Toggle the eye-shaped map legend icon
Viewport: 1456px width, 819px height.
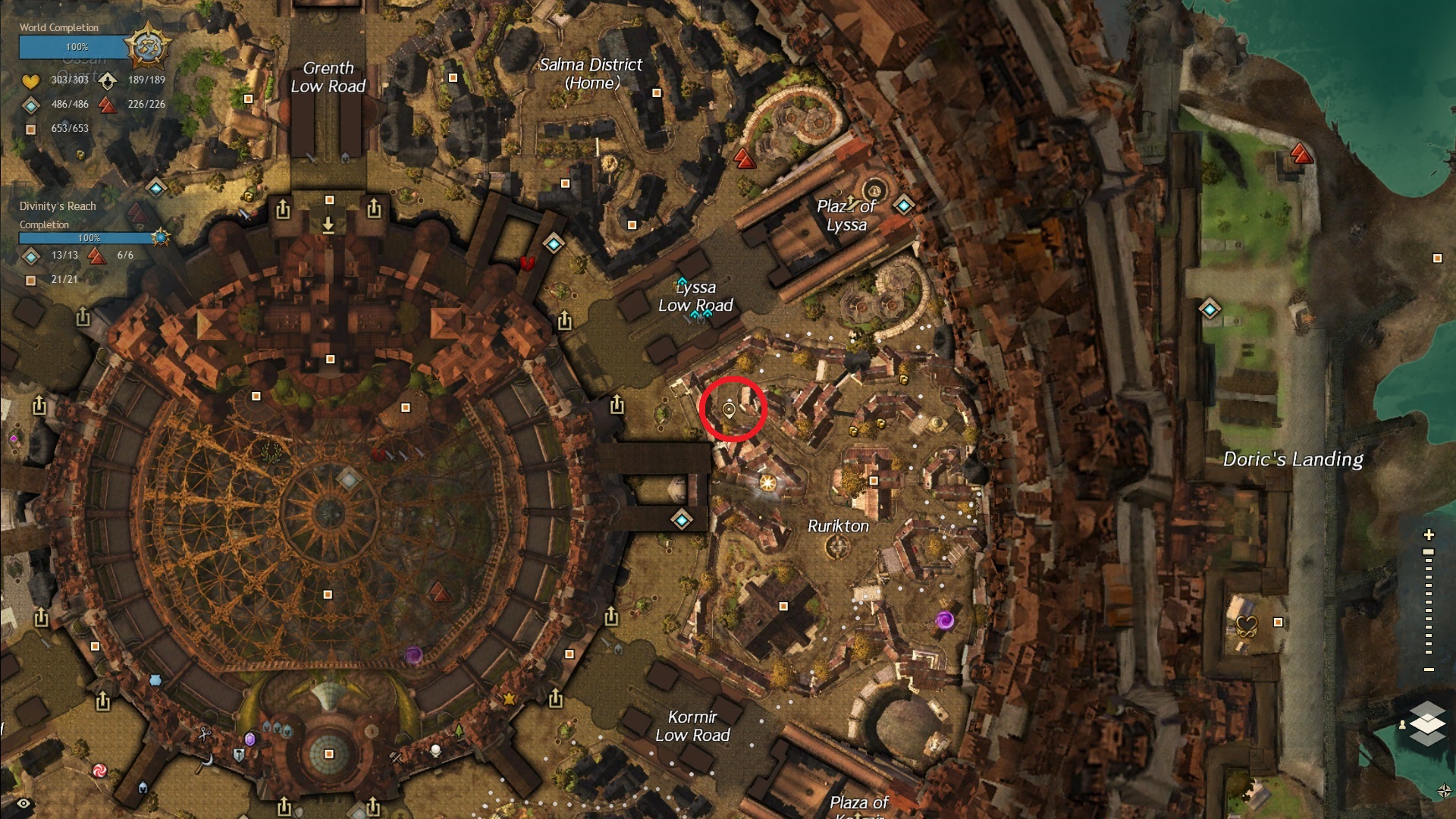(24, 804)
